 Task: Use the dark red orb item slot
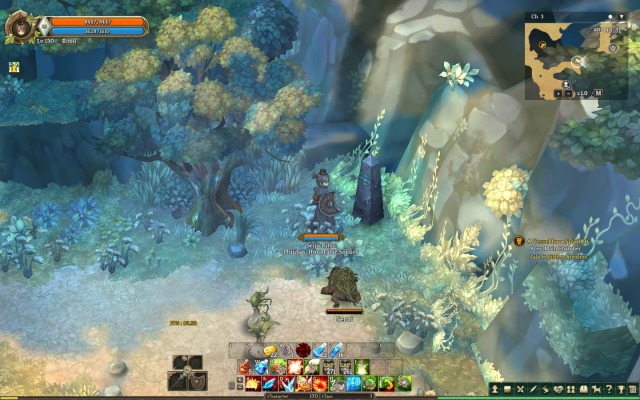tap(303, 350)
